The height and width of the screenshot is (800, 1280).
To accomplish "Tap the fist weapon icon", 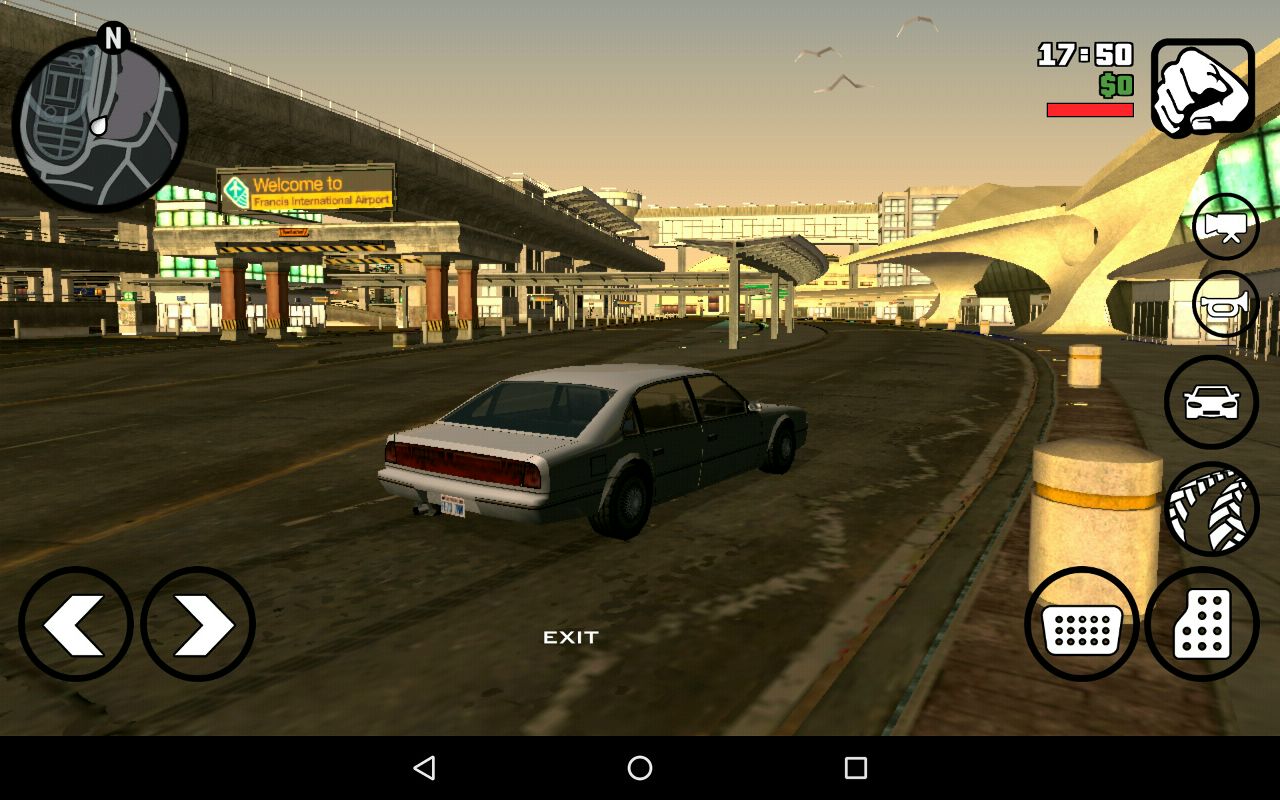I will coord(1202,88).
